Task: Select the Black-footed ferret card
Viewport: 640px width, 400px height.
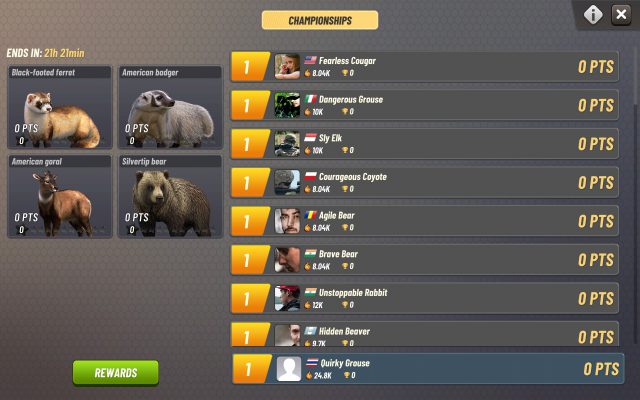Action: pos(59,108)
